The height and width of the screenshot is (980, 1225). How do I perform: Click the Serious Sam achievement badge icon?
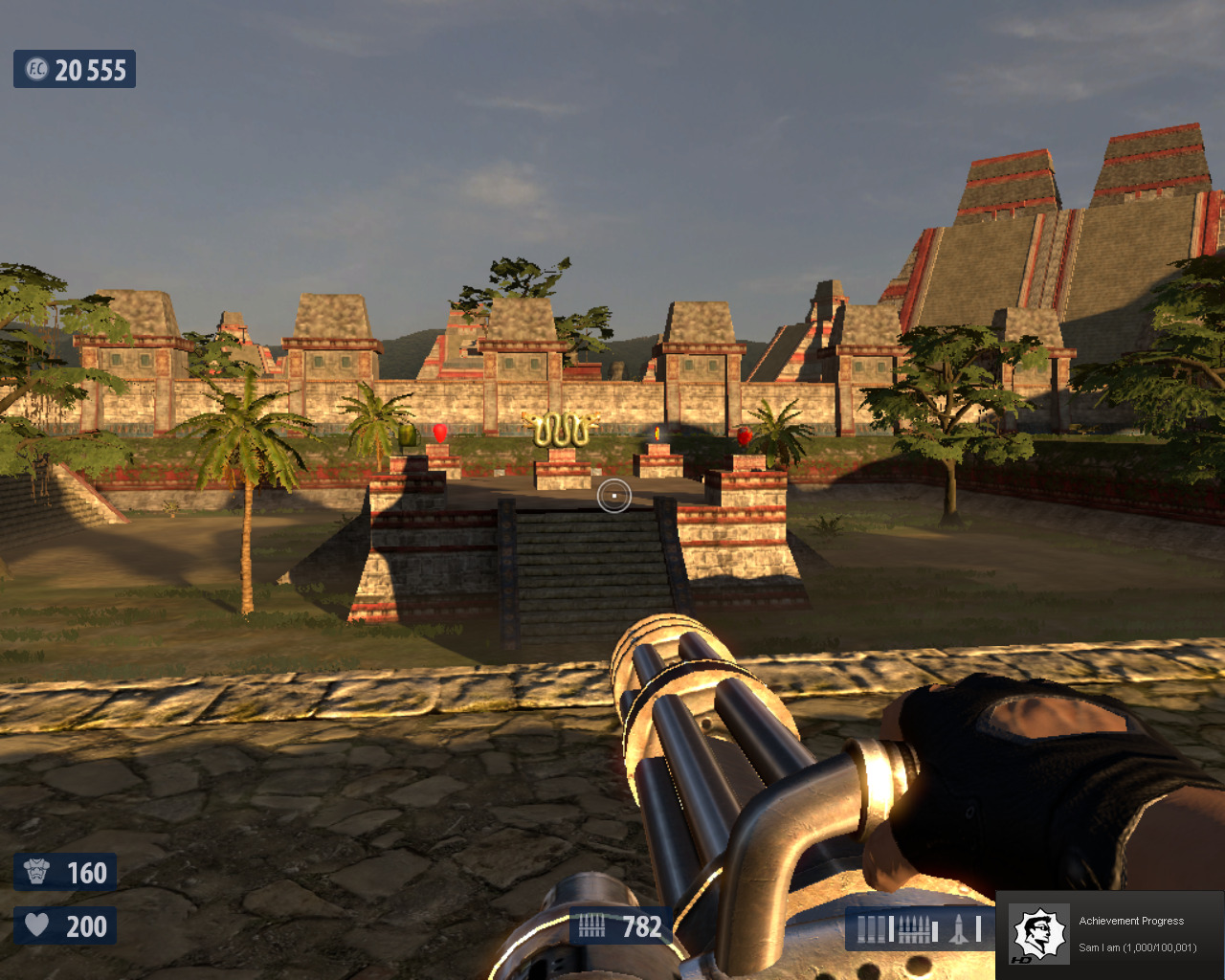tap(1039, 935)
